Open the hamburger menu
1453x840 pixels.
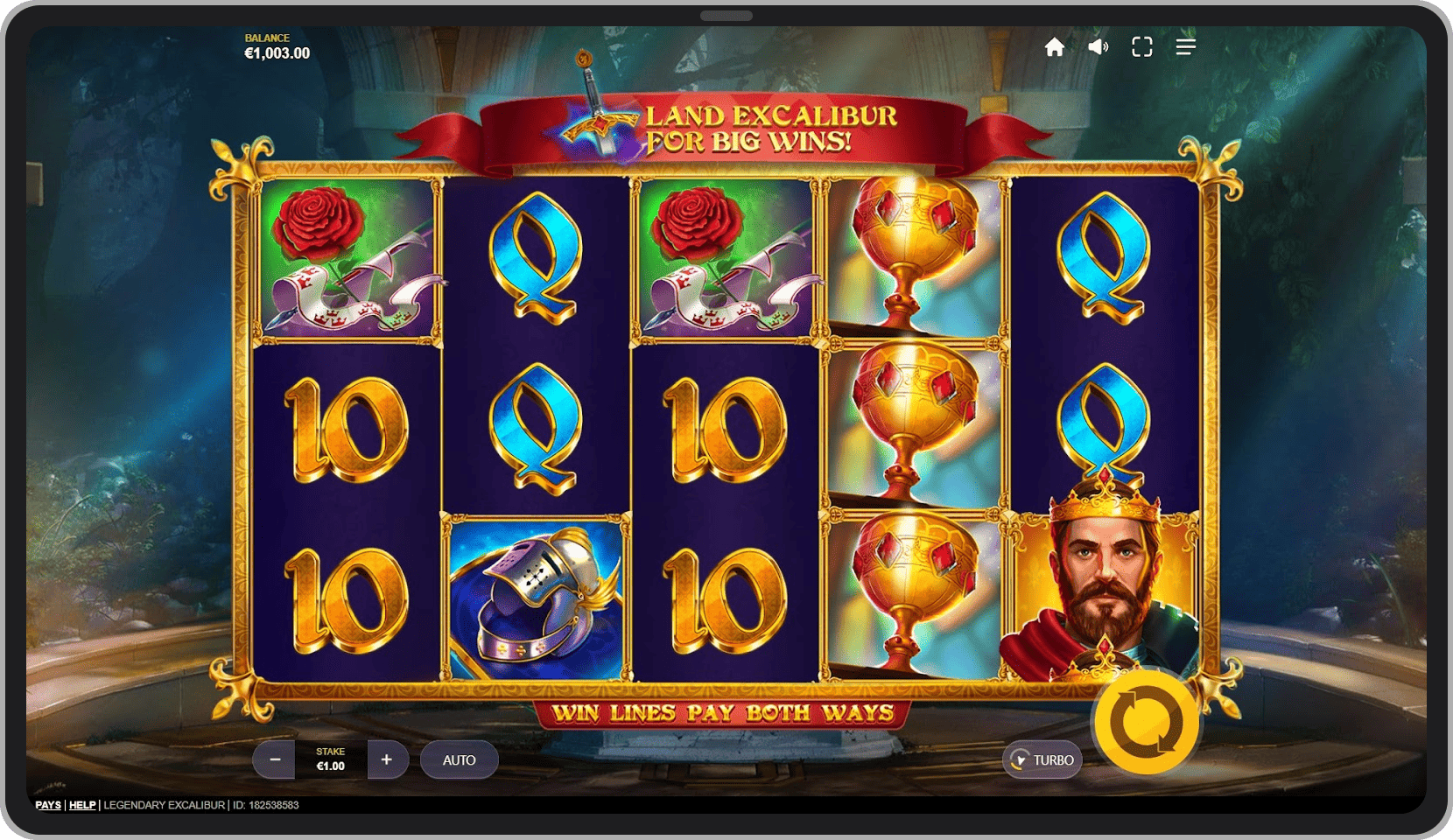1185,47
